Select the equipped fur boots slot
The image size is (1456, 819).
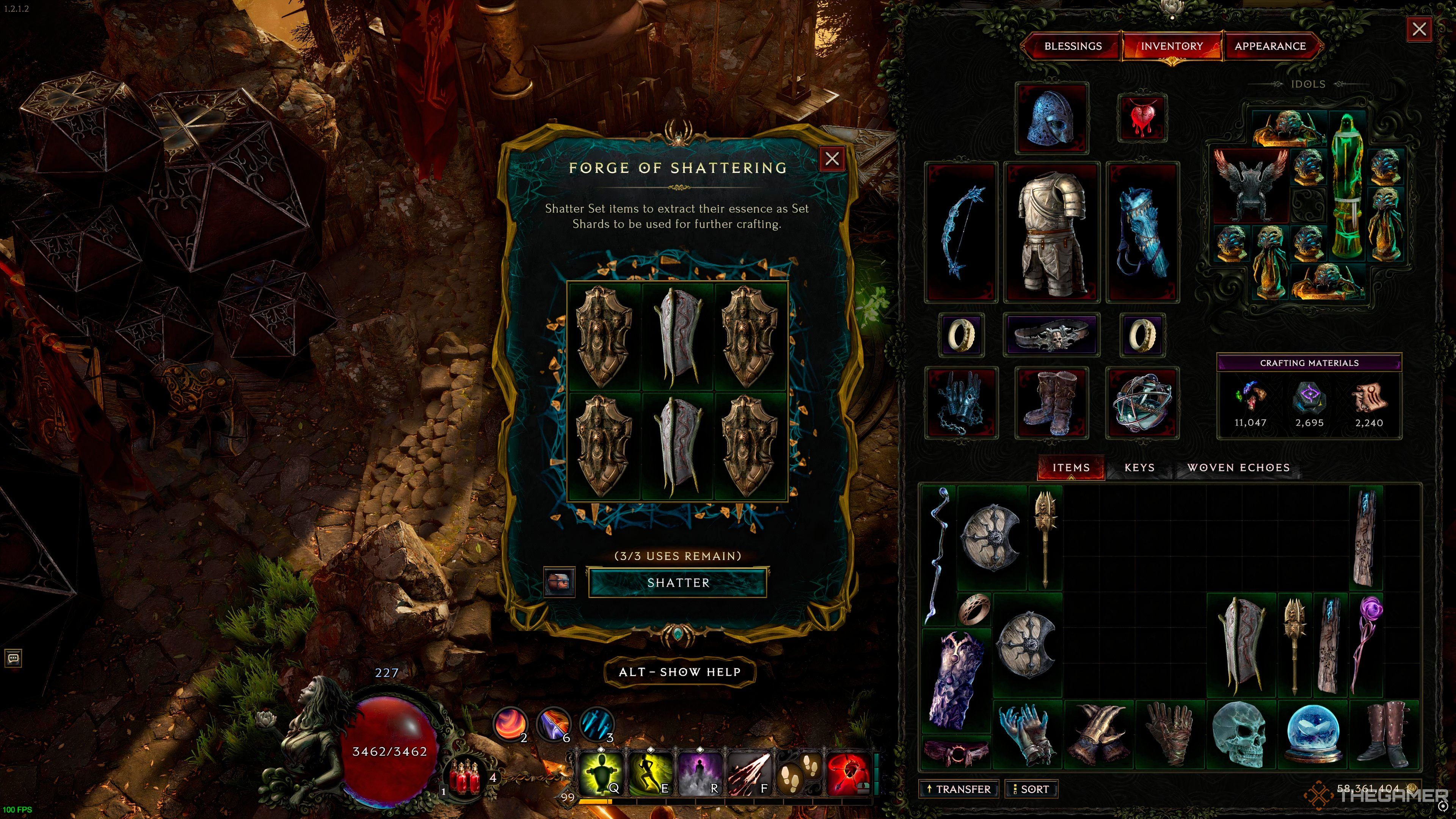coord(1051,402)
